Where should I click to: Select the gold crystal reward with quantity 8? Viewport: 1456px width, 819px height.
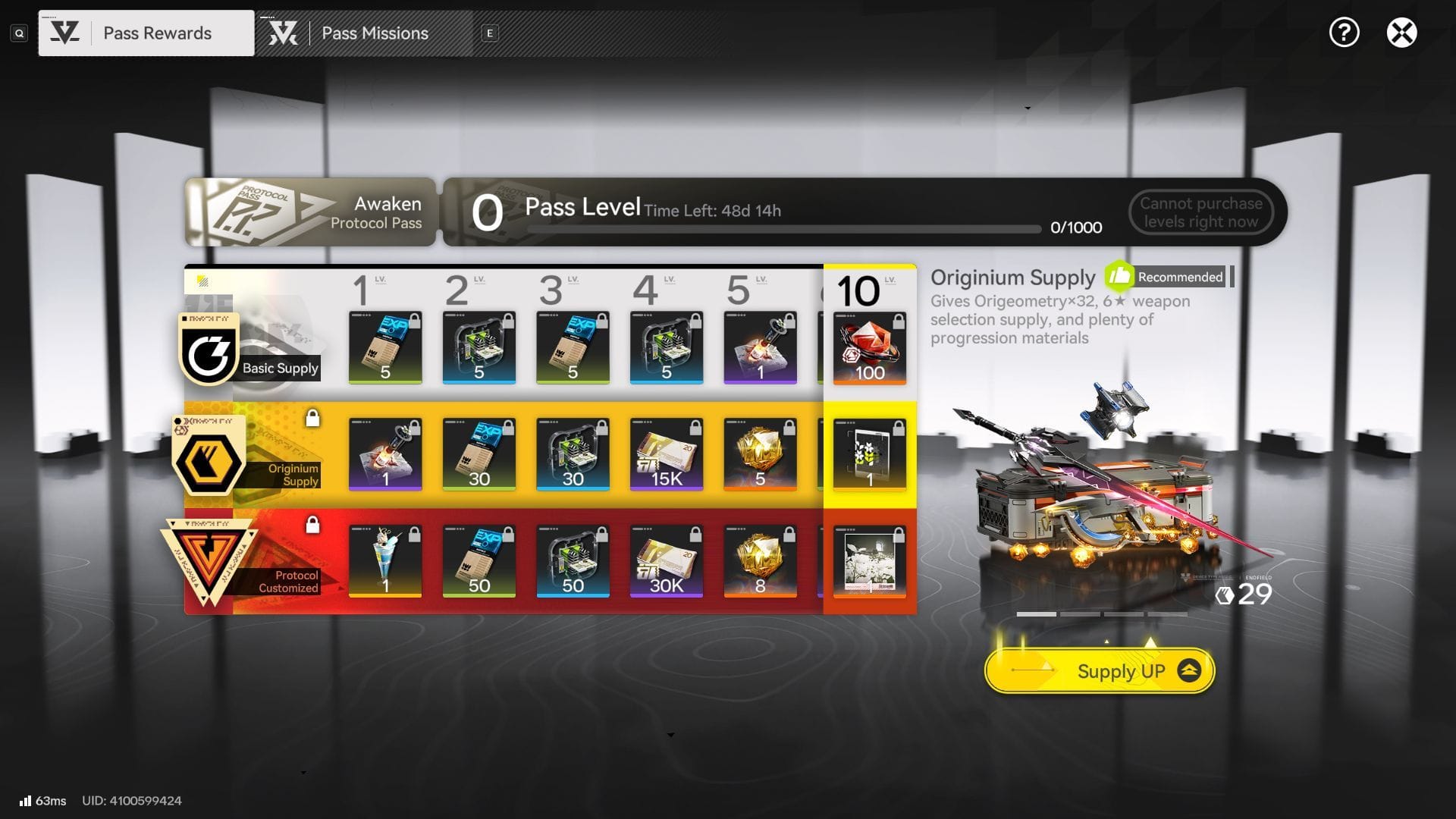[760, 562]
